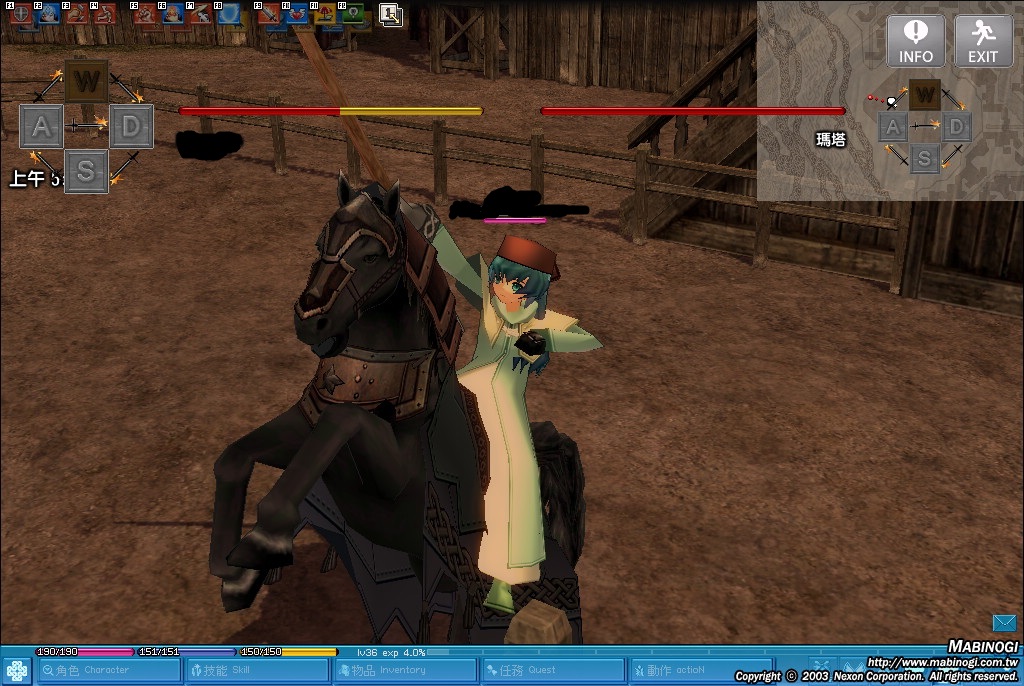Click the main menu knot icon
This screenshot has height=686, width=1024.
point(17,670)
